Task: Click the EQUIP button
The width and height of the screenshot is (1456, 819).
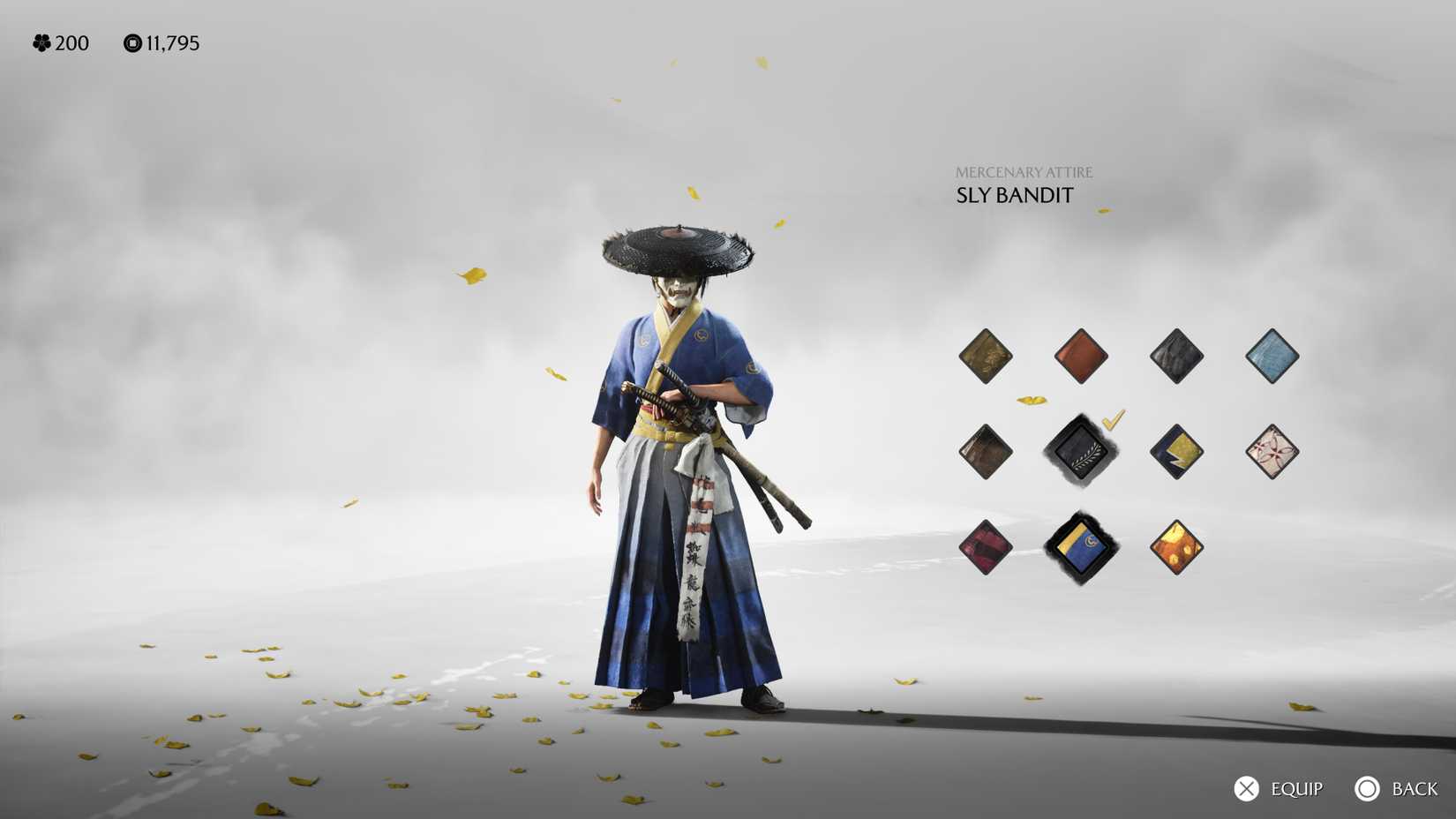Action: coord(1284,788)
